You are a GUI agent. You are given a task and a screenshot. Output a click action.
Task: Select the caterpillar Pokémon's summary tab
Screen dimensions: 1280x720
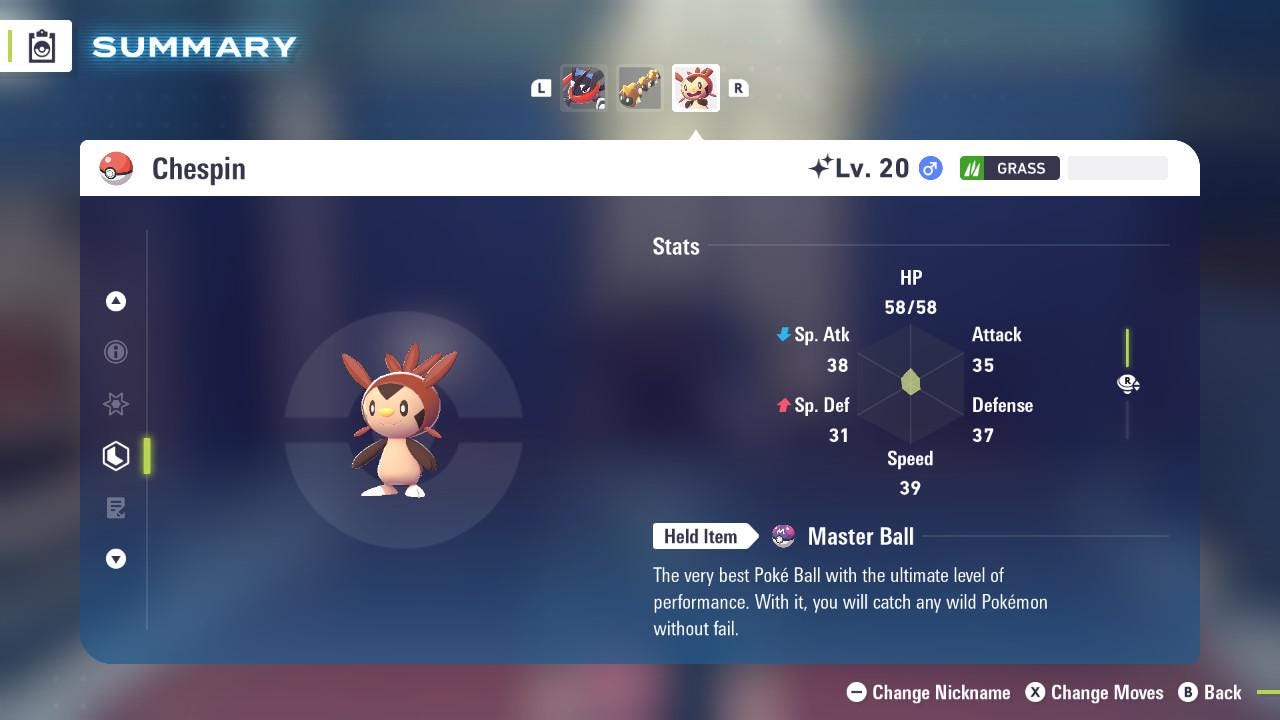pyautogui.click(x=640, y=87)
